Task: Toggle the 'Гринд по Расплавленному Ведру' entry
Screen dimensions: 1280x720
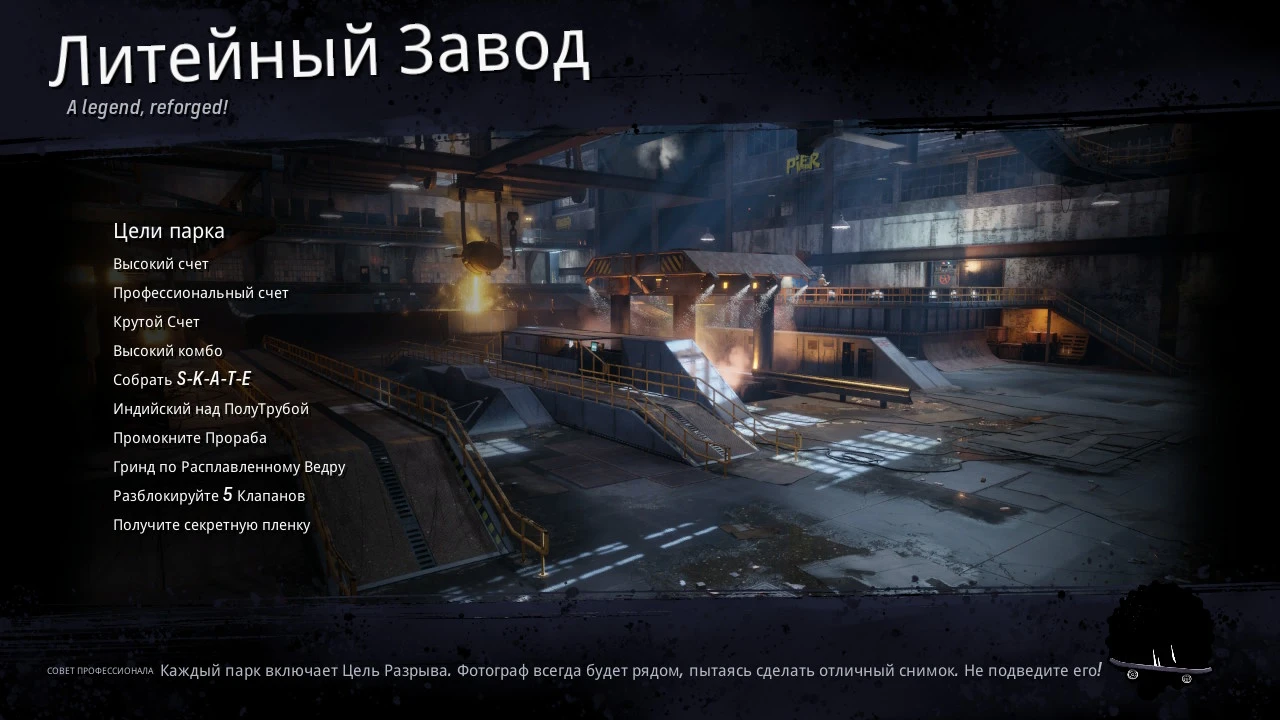Action: (229, 466)
